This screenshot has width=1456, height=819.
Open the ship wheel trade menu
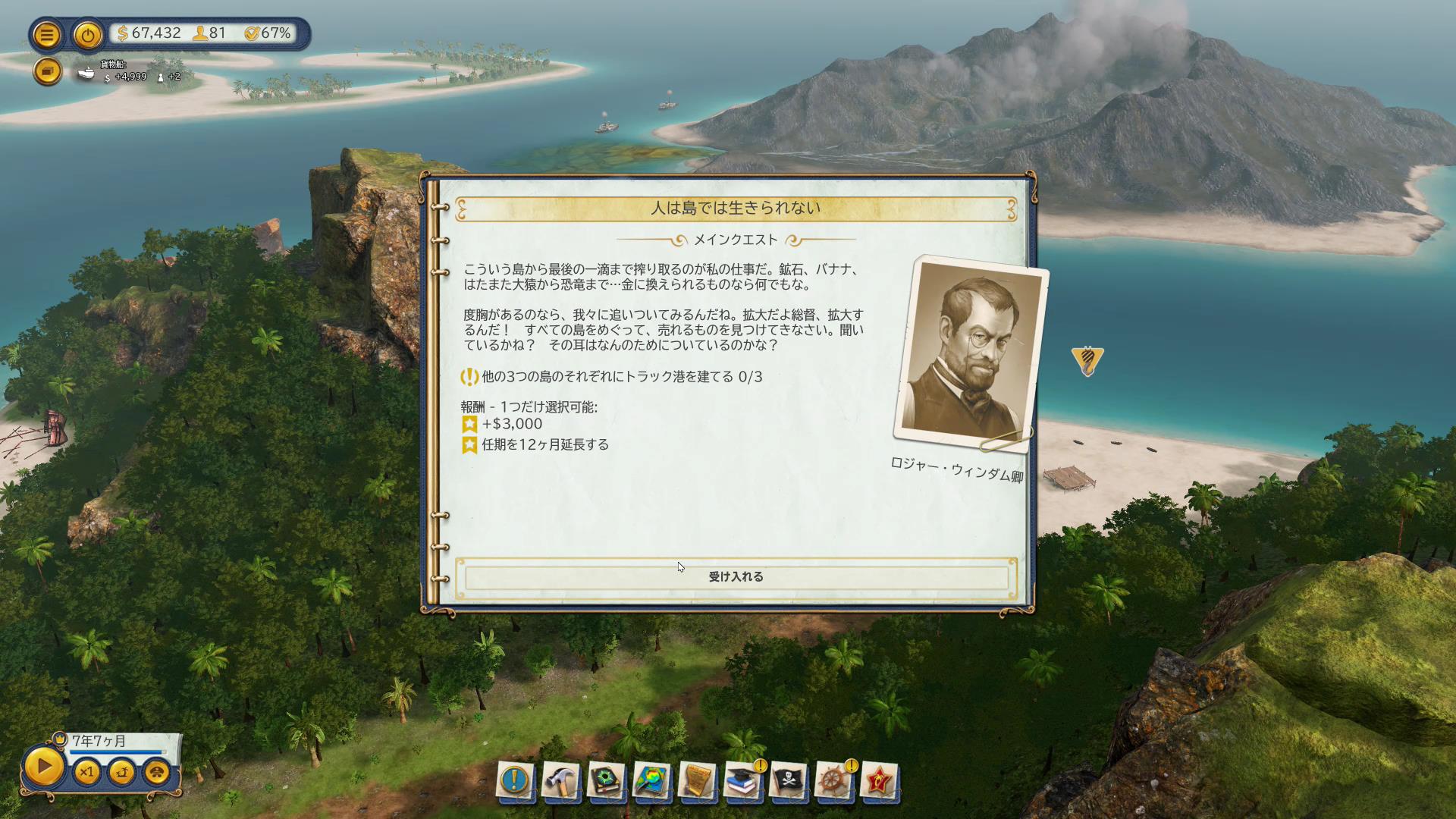(833, 780)
